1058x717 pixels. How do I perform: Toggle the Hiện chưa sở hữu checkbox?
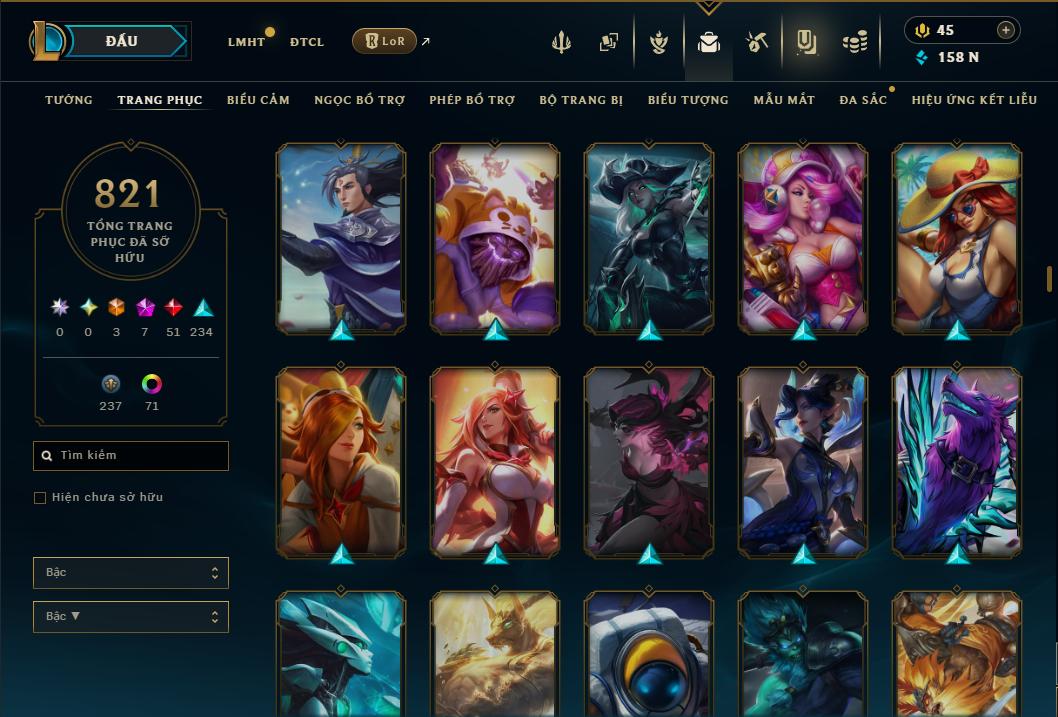click(x=40, y=498)
